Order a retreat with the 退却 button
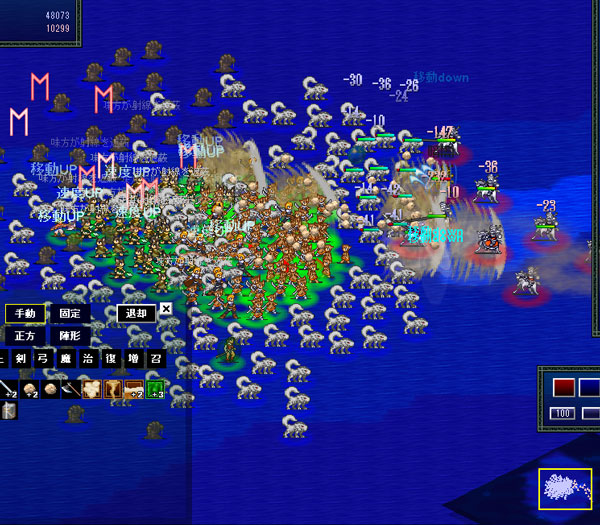Viewport: 600px width, 525px height. coord(135,313)
